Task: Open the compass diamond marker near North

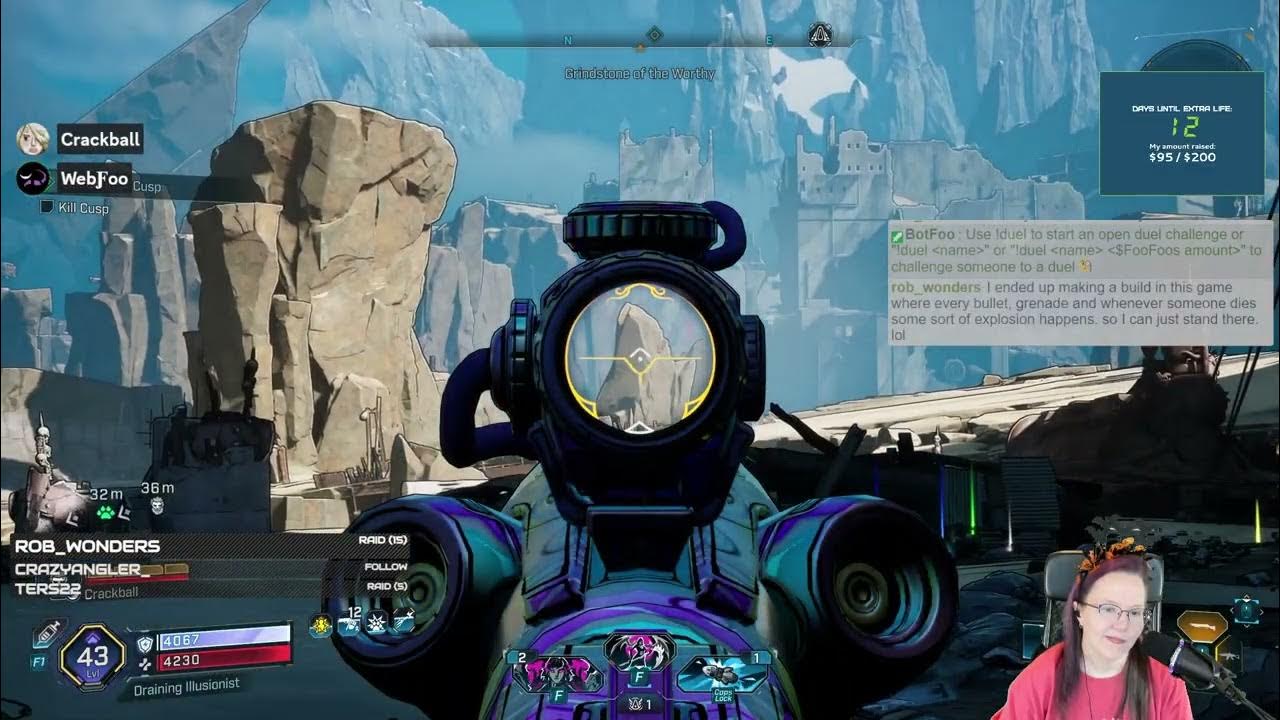Action: pos(655,33)
